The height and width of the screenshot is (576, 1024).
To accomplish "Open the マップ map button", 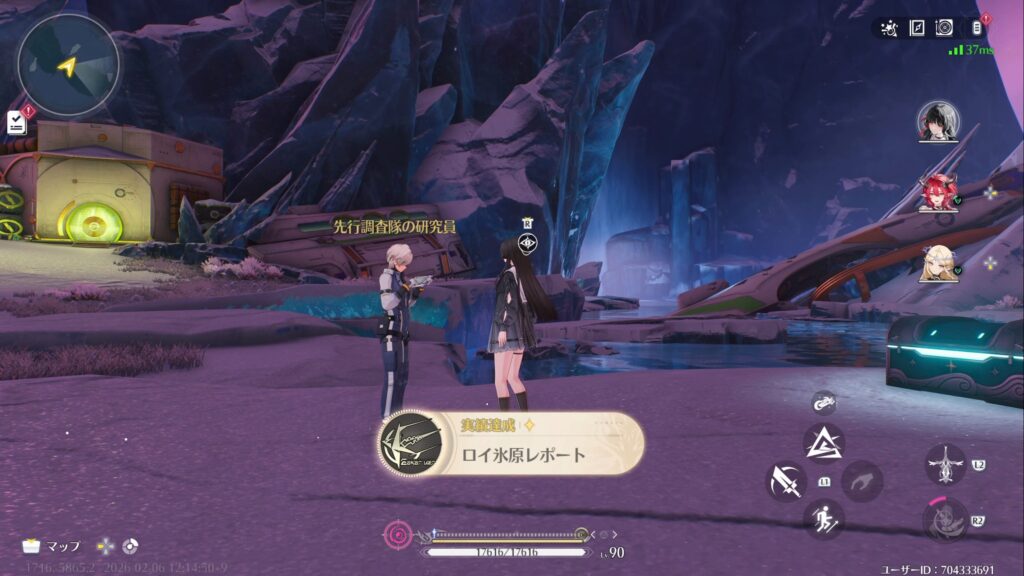I will point(52,546).
